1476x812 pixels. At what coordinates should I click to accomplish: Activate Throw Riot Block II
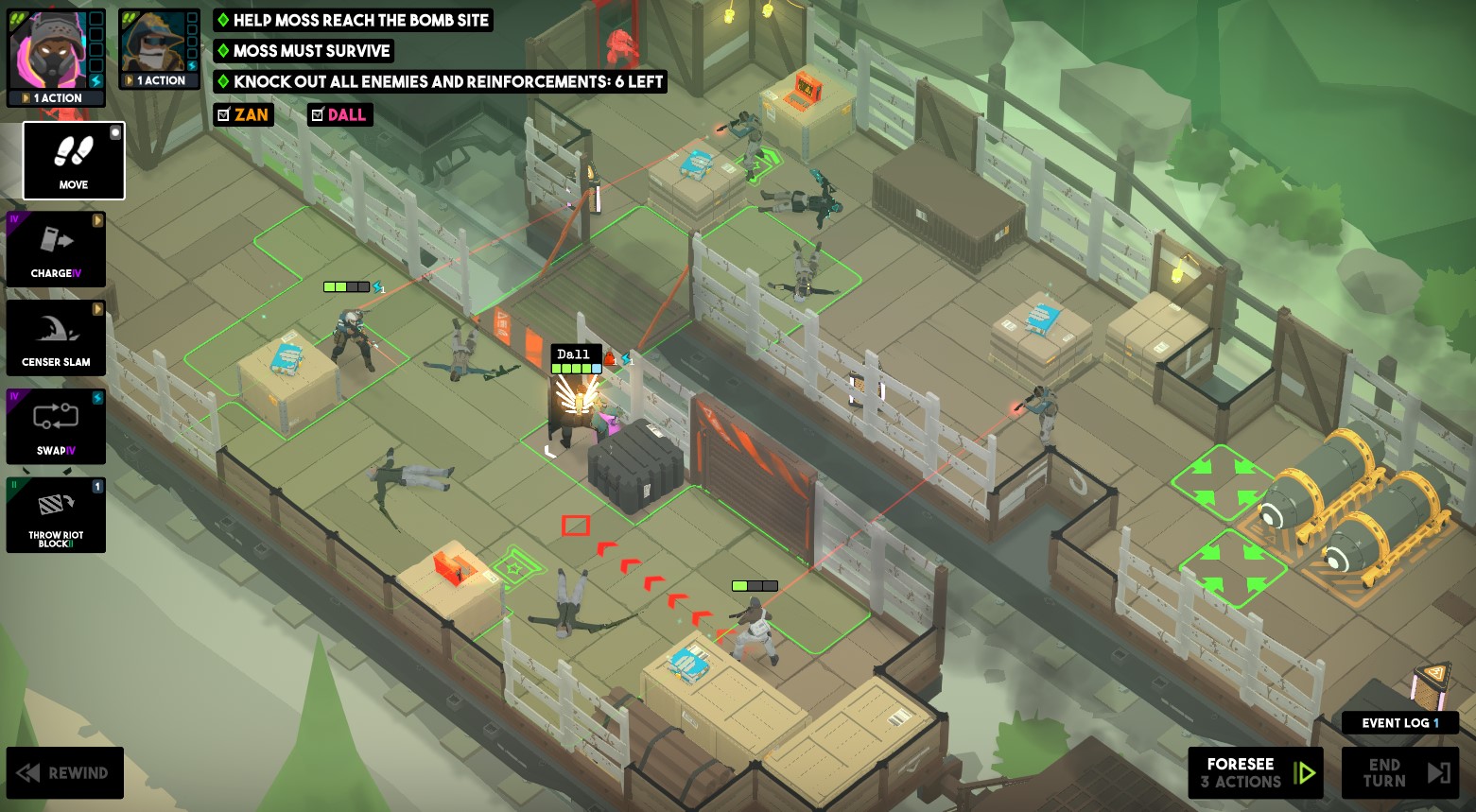click(x=56, y=515)
